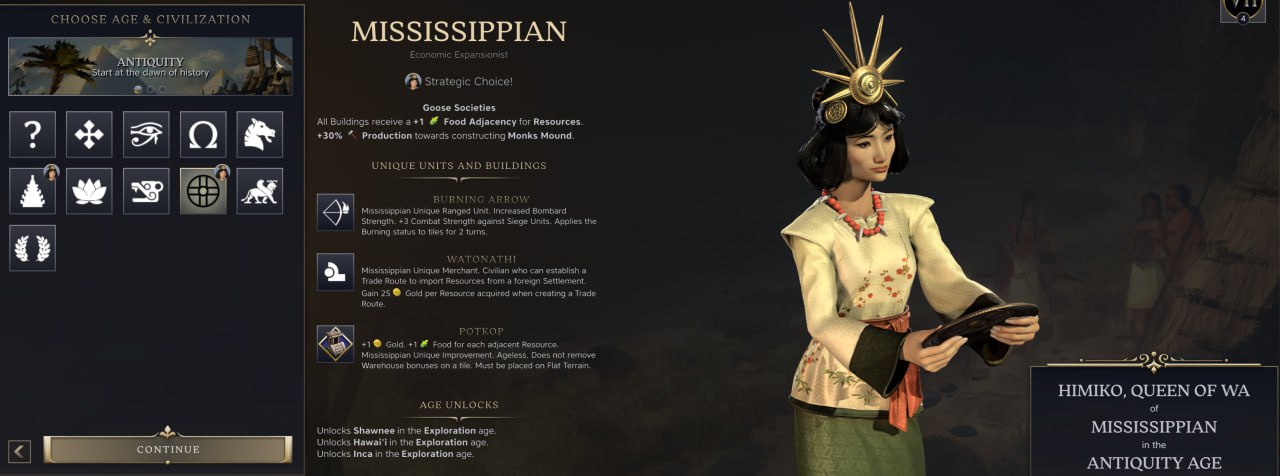Choose the four-arrow cross civilization tile

89,134
